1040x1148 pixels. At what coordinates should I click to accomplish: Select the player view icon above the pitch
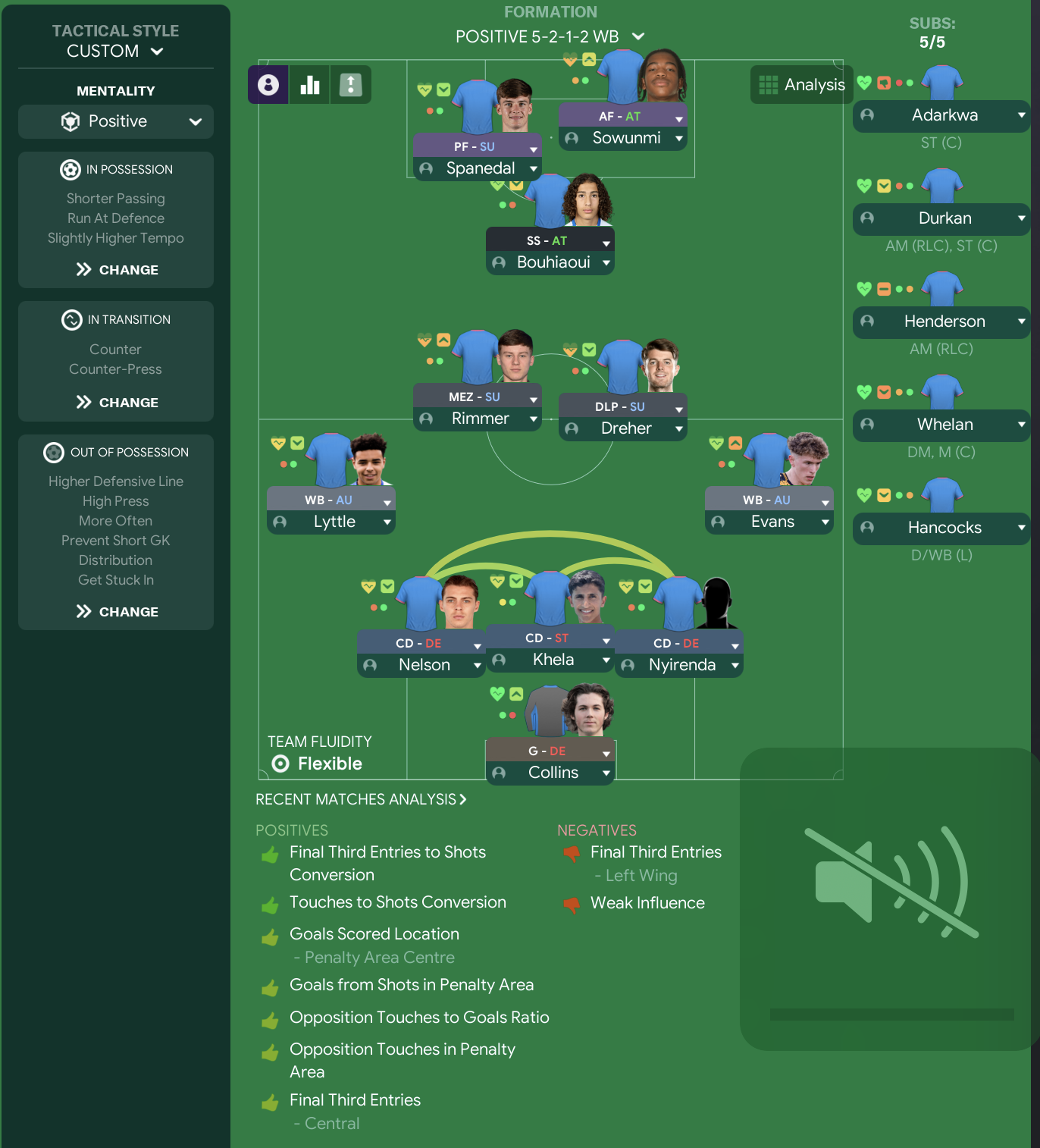[268, 84]
